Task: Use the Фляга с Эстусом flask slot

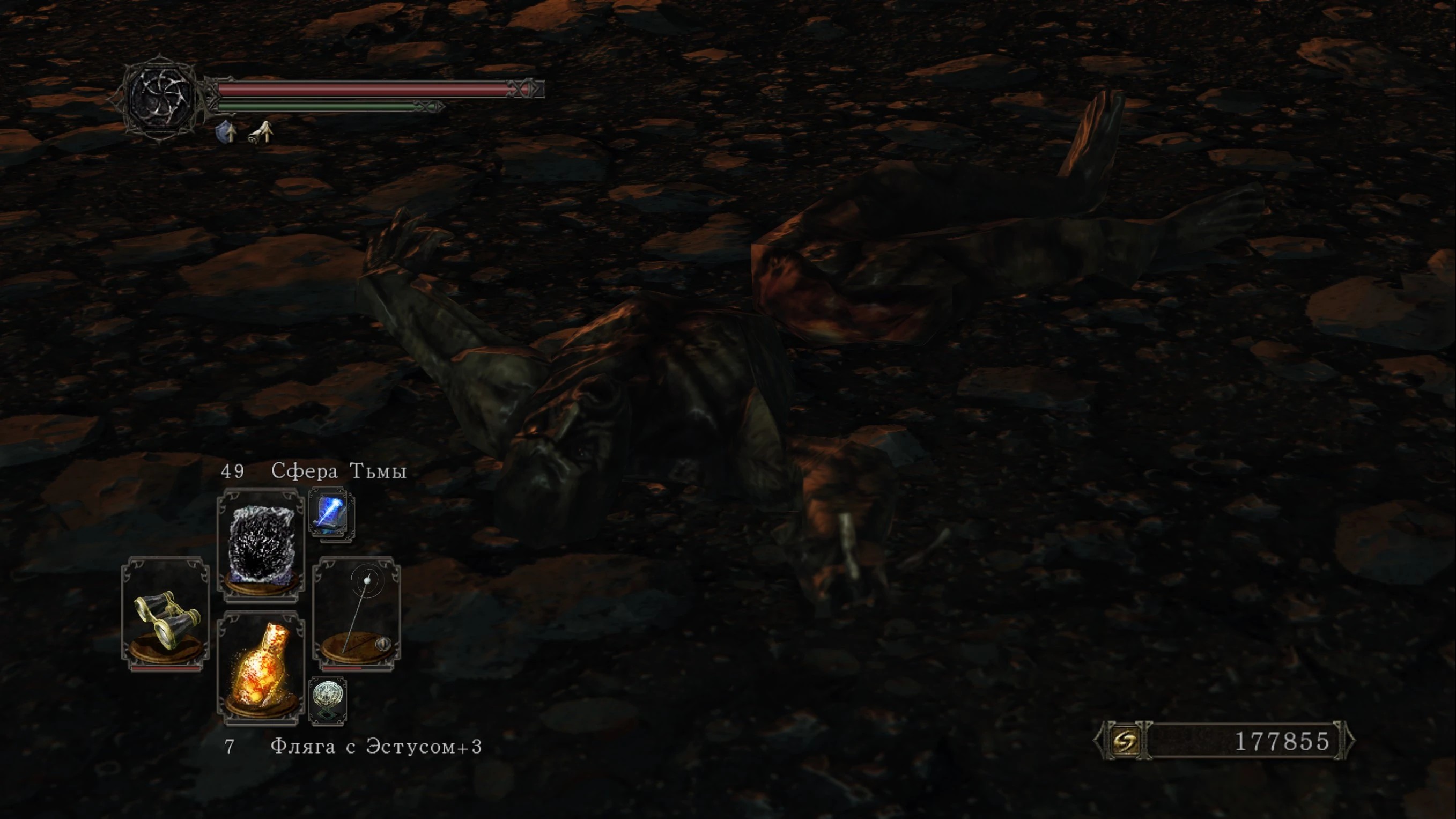Action: coord(261,668)
